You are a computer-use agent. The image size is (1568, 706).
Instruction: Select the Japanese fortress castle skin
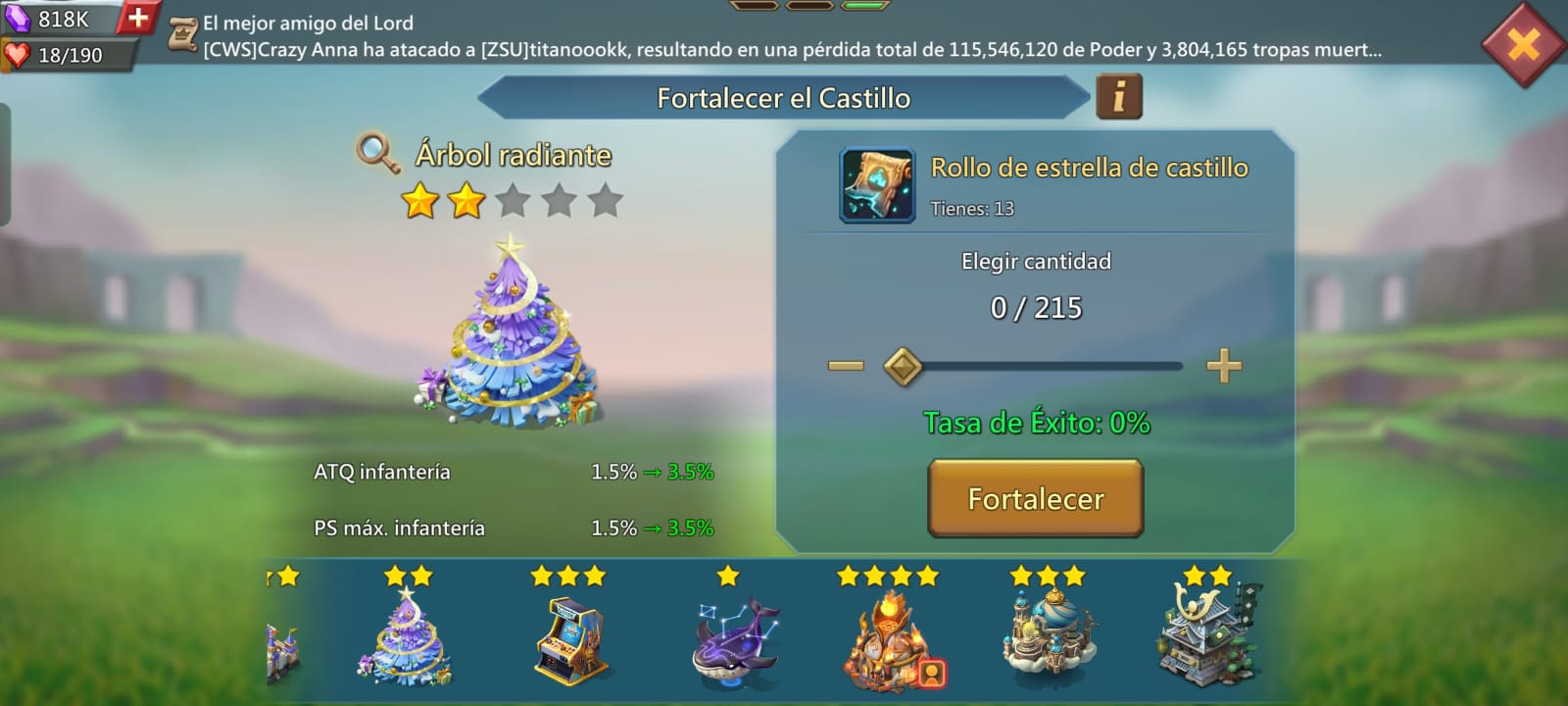click(1208, 637)
